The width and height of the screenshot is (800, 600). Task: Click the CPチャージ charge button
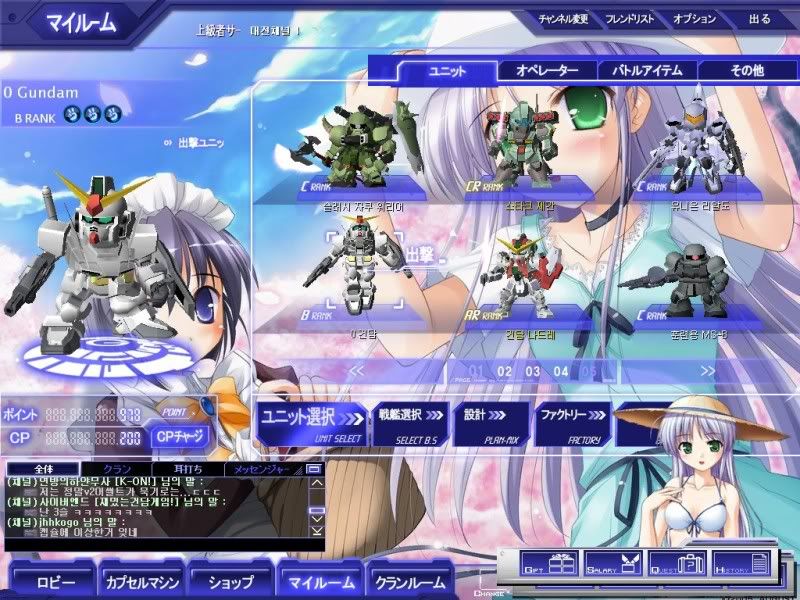pyautogui.click(x=180, y=435)
